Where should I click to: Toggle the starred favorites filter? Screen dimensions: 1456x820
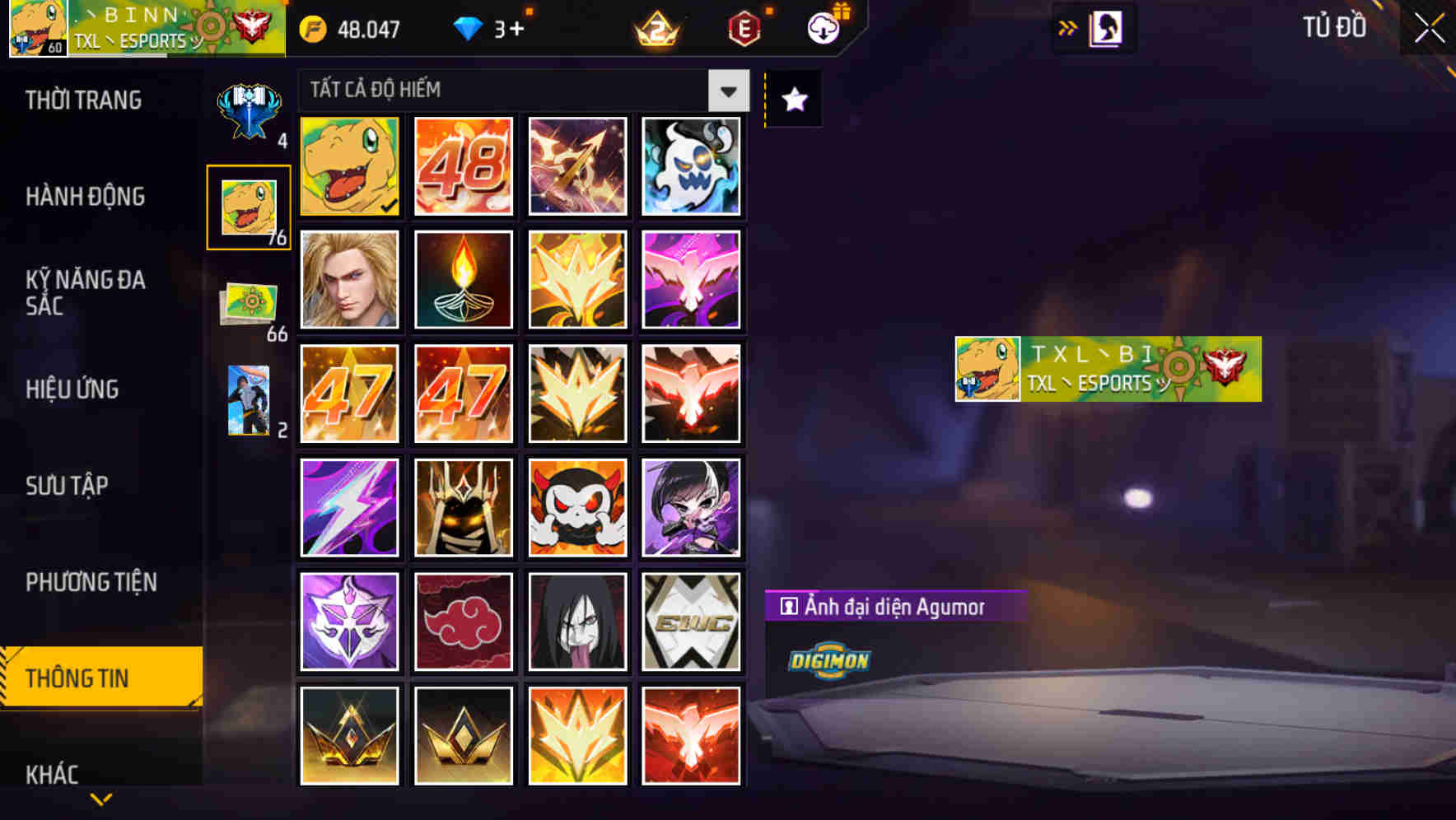pos(792,99)
